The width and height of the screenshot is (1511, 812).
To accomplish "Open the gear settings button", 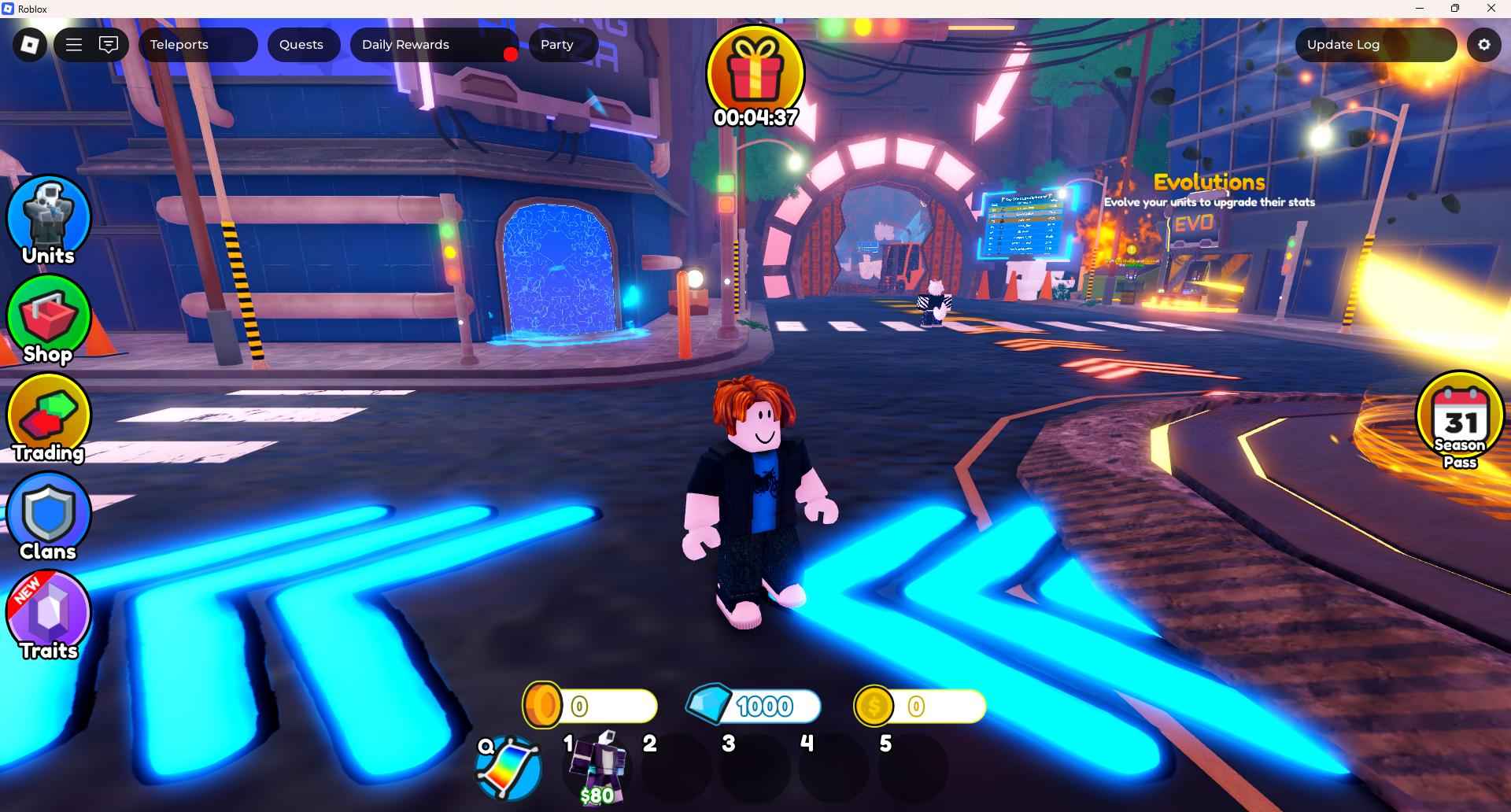I will [1483, 45].
